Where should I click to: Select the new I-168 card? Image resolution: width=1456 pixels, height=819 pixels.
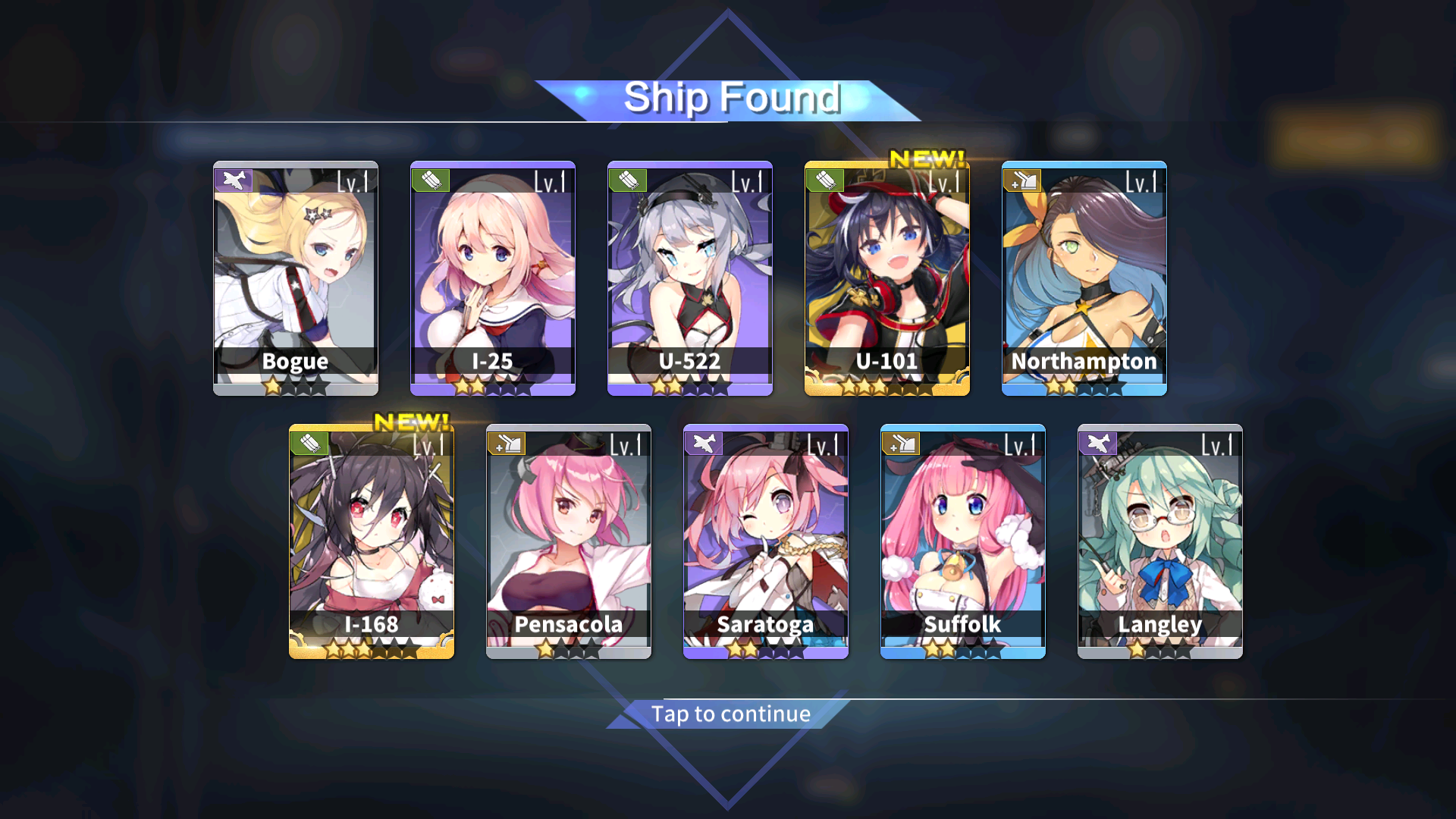click(x=372, y=541)
